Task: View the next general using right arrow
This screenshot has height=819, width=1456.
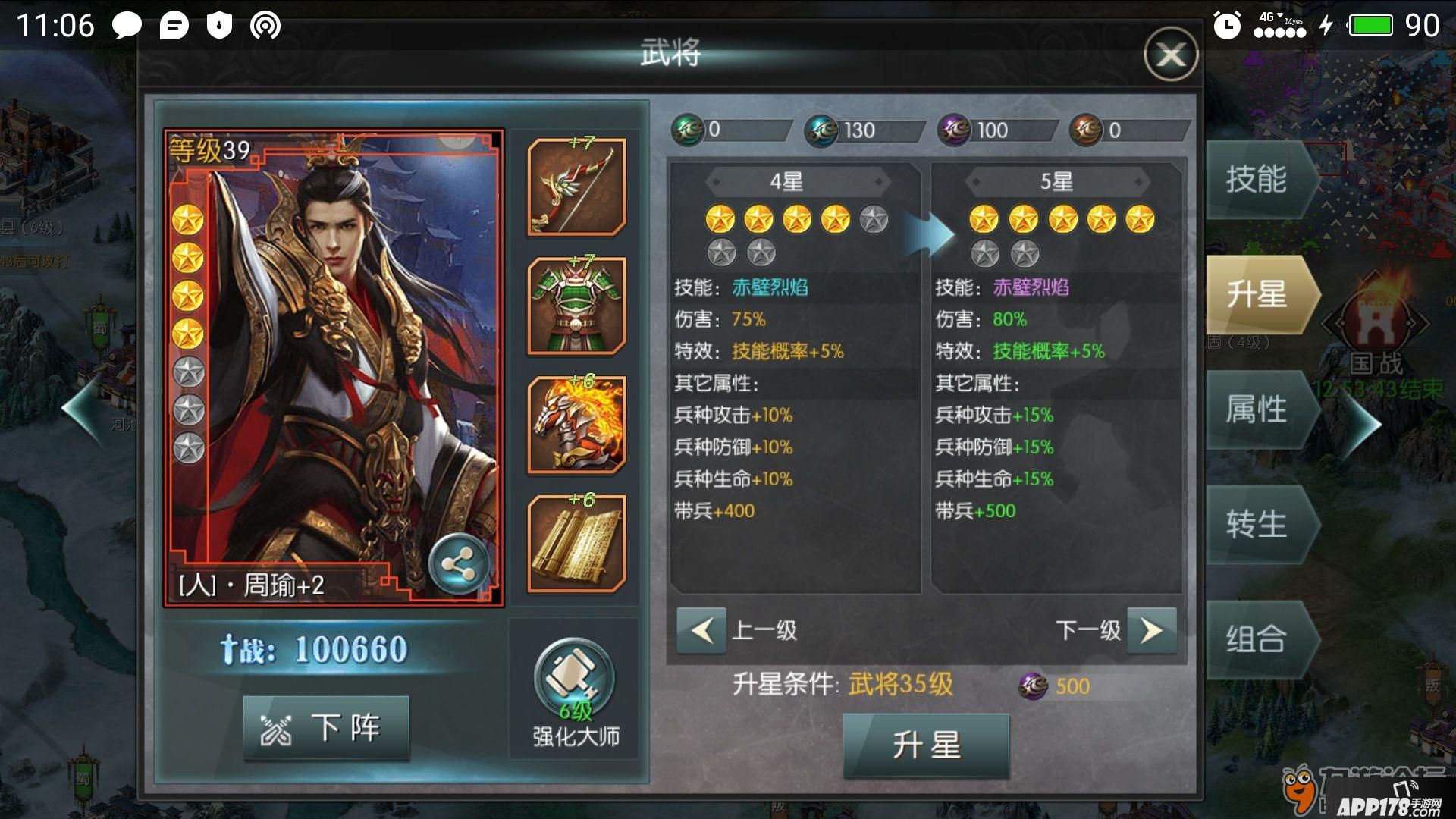Action: point(1363,425)
